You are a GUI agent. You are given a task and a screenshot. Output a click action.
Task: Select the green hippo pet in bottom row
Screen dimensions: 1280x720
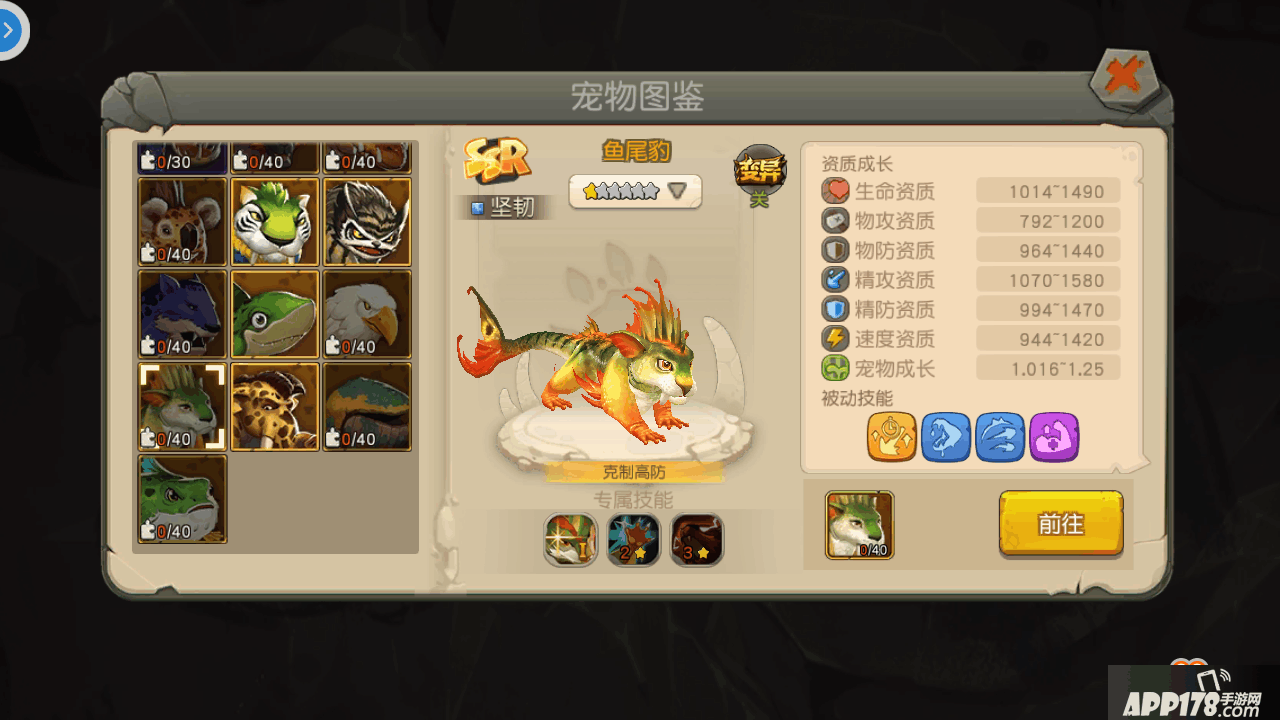coord(183,499)
